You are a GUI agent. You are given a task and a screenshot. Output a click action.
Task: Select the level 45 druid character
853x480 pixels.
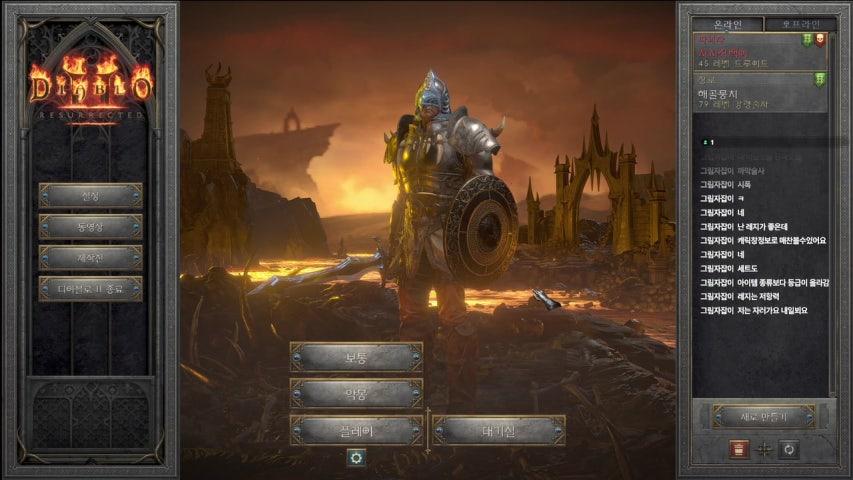pos(750,51)
